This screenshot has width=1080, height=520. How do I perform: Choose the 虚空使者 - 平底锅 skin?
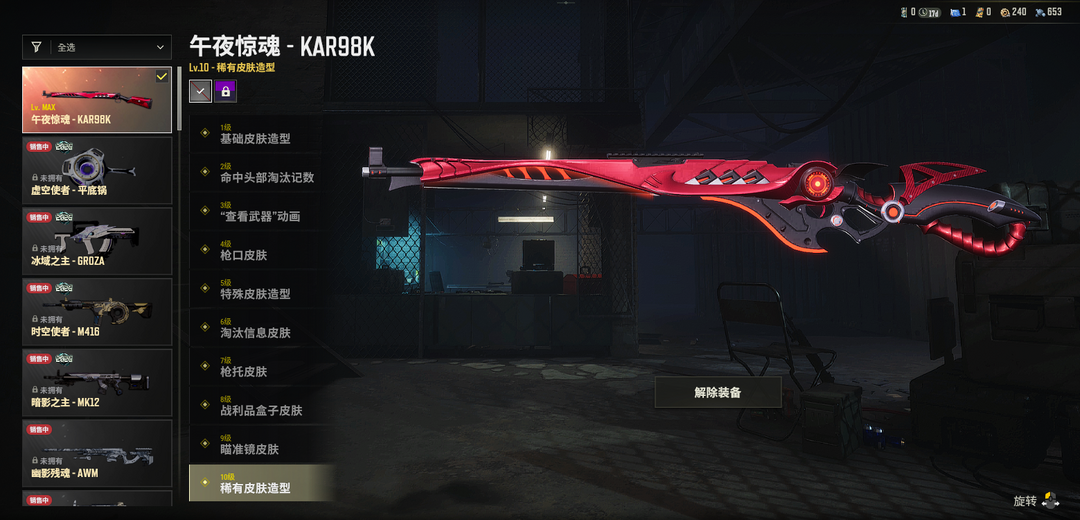click(97, 170)
